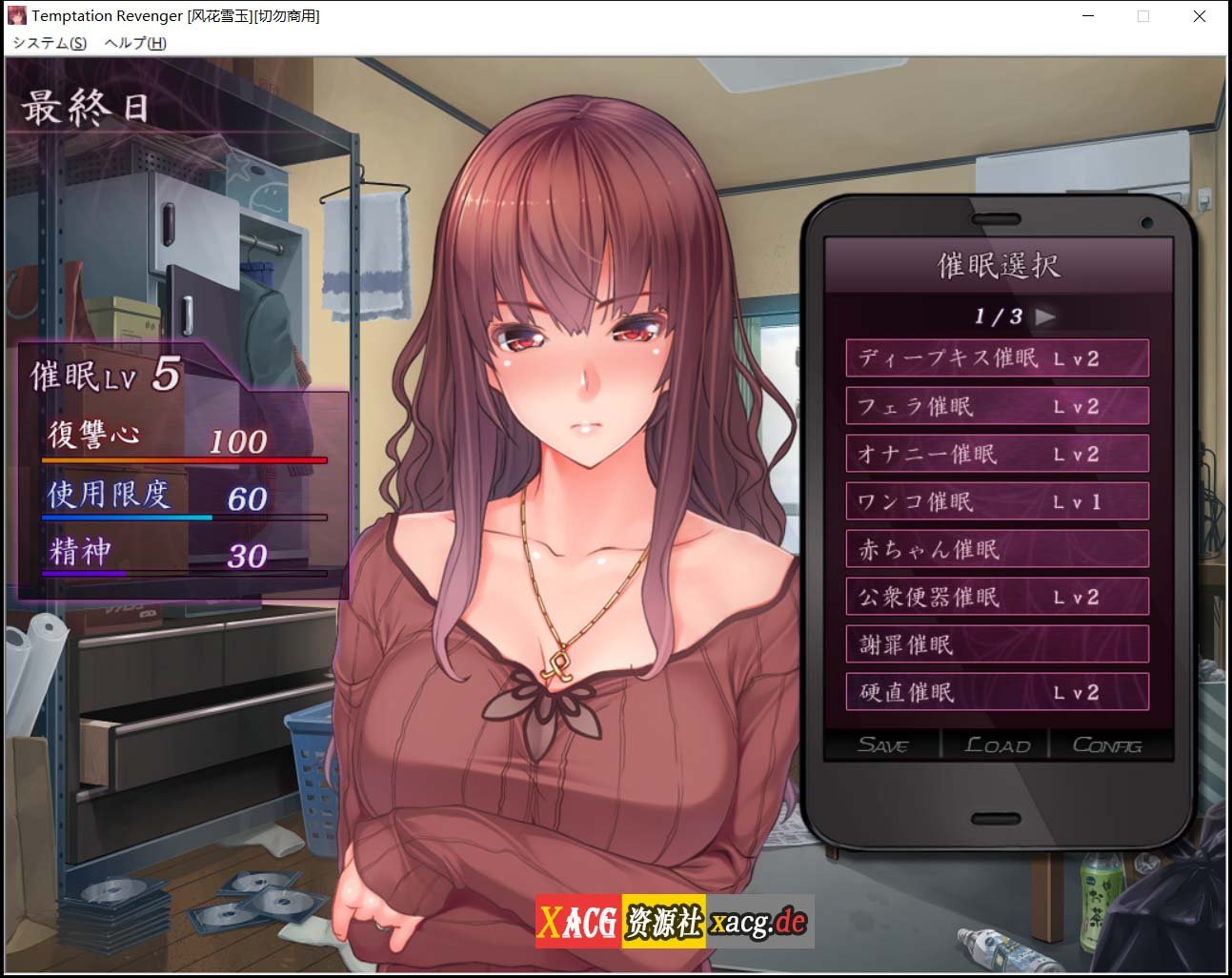
Task: Advance to hypnosis page 2 with right arrow
Action: point(1044,317)
